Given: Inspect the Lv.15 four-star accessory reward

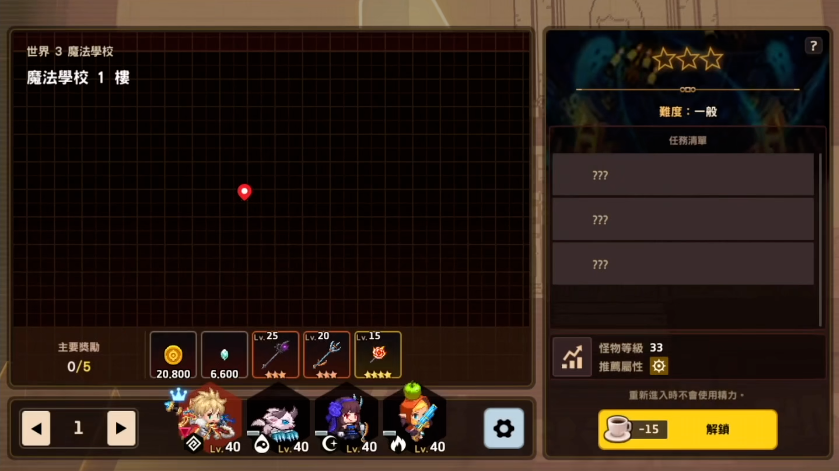Looking at the screenshot, I should [377, 356].
